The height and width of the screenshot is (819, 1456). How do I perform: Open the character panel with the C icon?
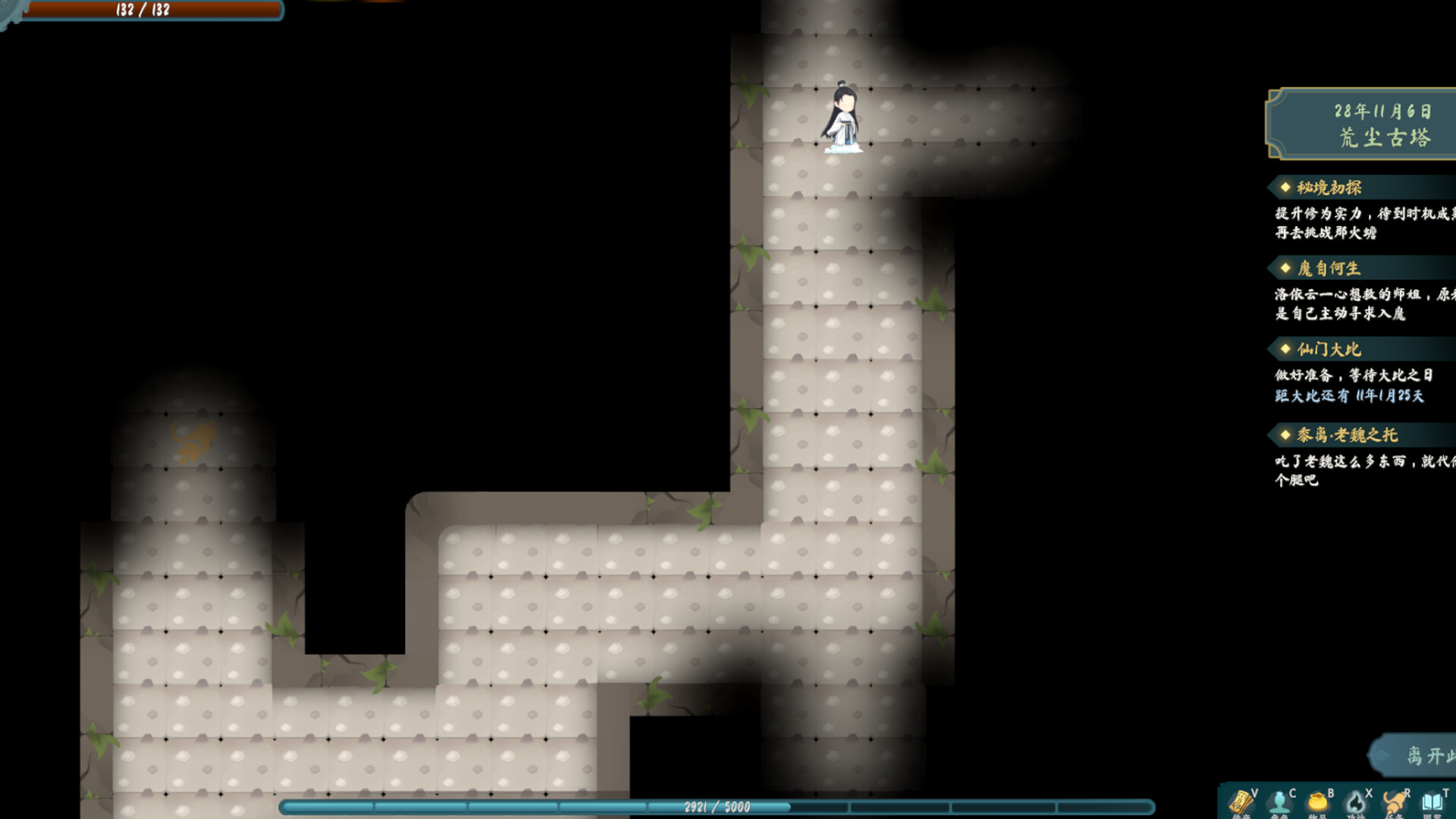coord(1279,802)
